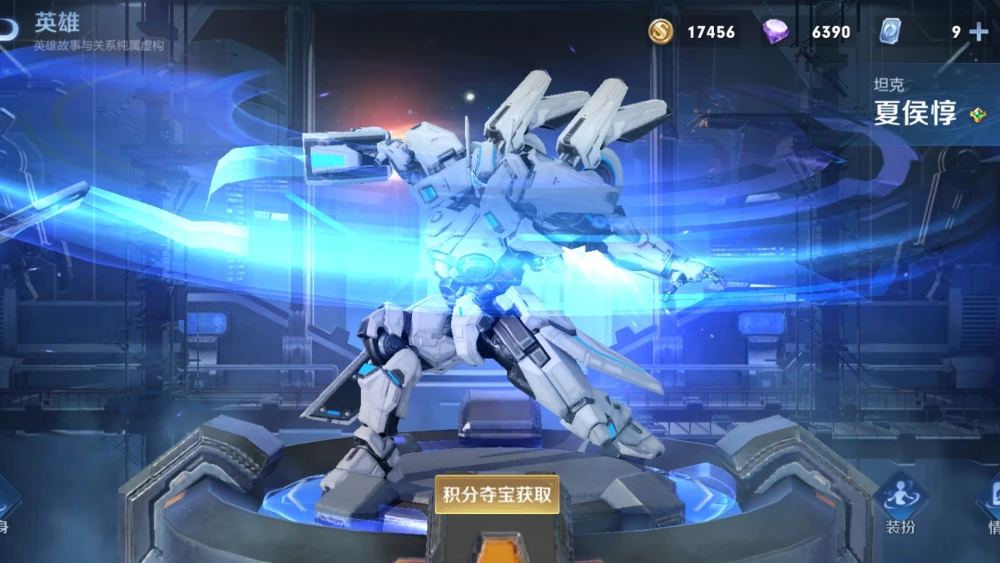Click the 积分夺宝获取 button

(497, 494)
